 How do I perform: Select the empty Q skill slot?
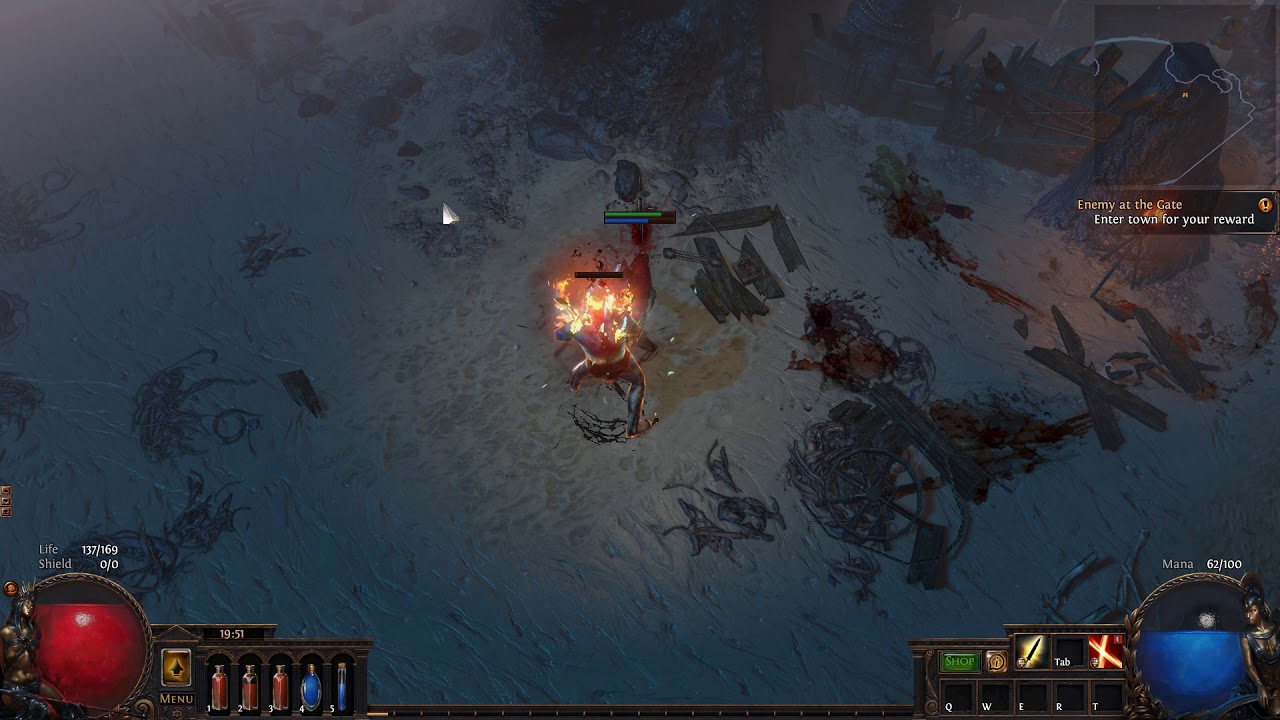click(957, 696)
